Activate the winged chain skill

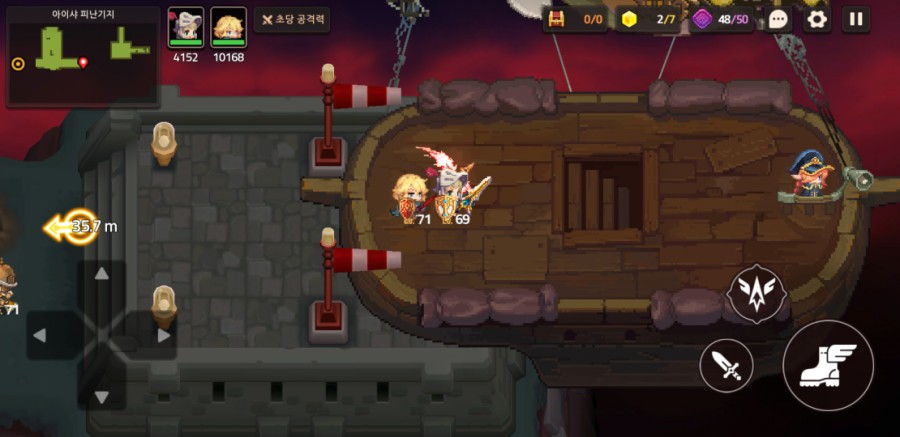[x=758, y=293]
